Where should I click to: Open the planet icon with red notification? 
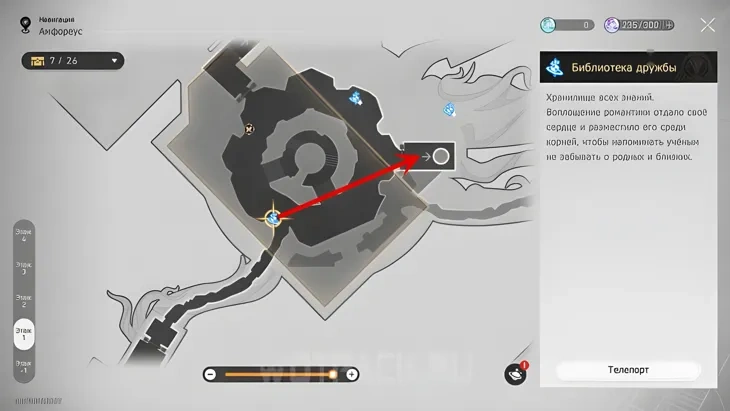click(516, 373)
